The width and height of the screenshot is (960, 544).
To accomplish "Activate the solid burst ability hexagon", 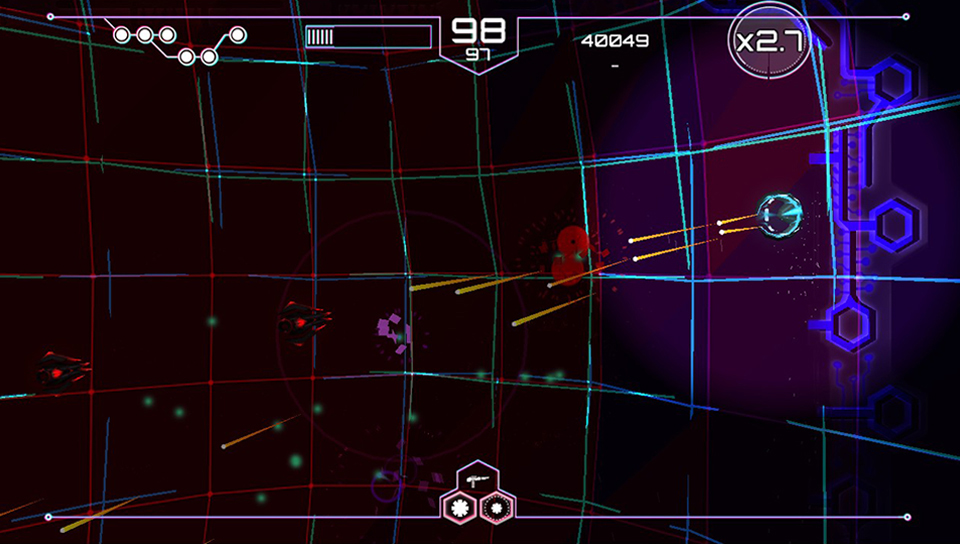I will pos(461,506).
